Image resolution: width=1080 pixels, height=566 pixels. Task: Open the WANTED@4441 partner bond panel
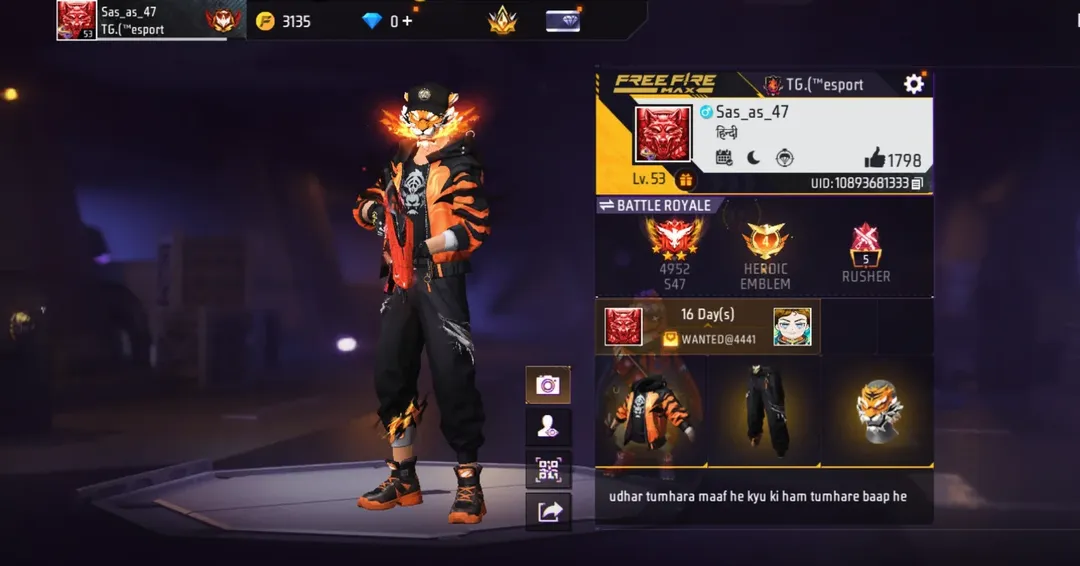pos(708,327)
